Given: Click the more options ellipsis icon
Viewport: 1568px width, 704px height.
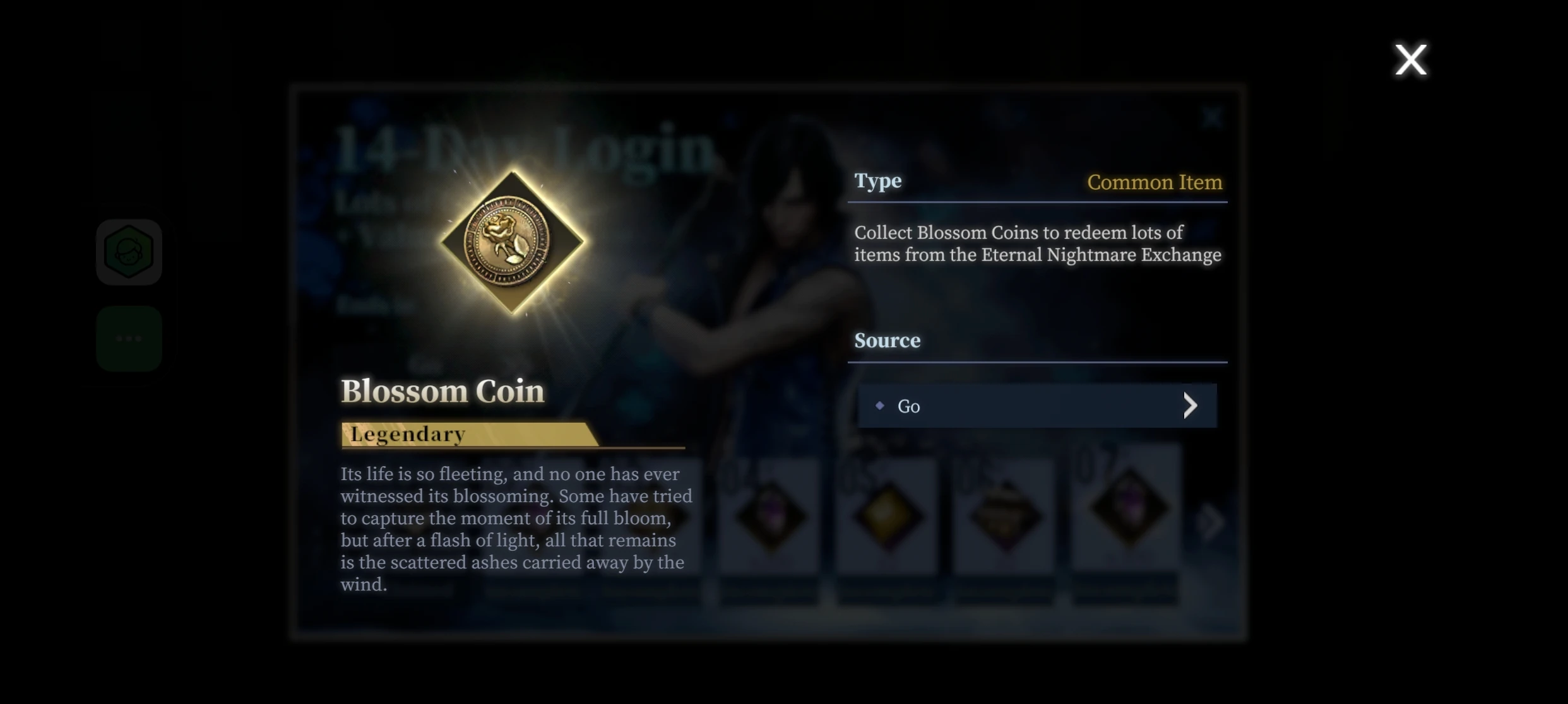Looking at the screenshot, I should (129, 338).
